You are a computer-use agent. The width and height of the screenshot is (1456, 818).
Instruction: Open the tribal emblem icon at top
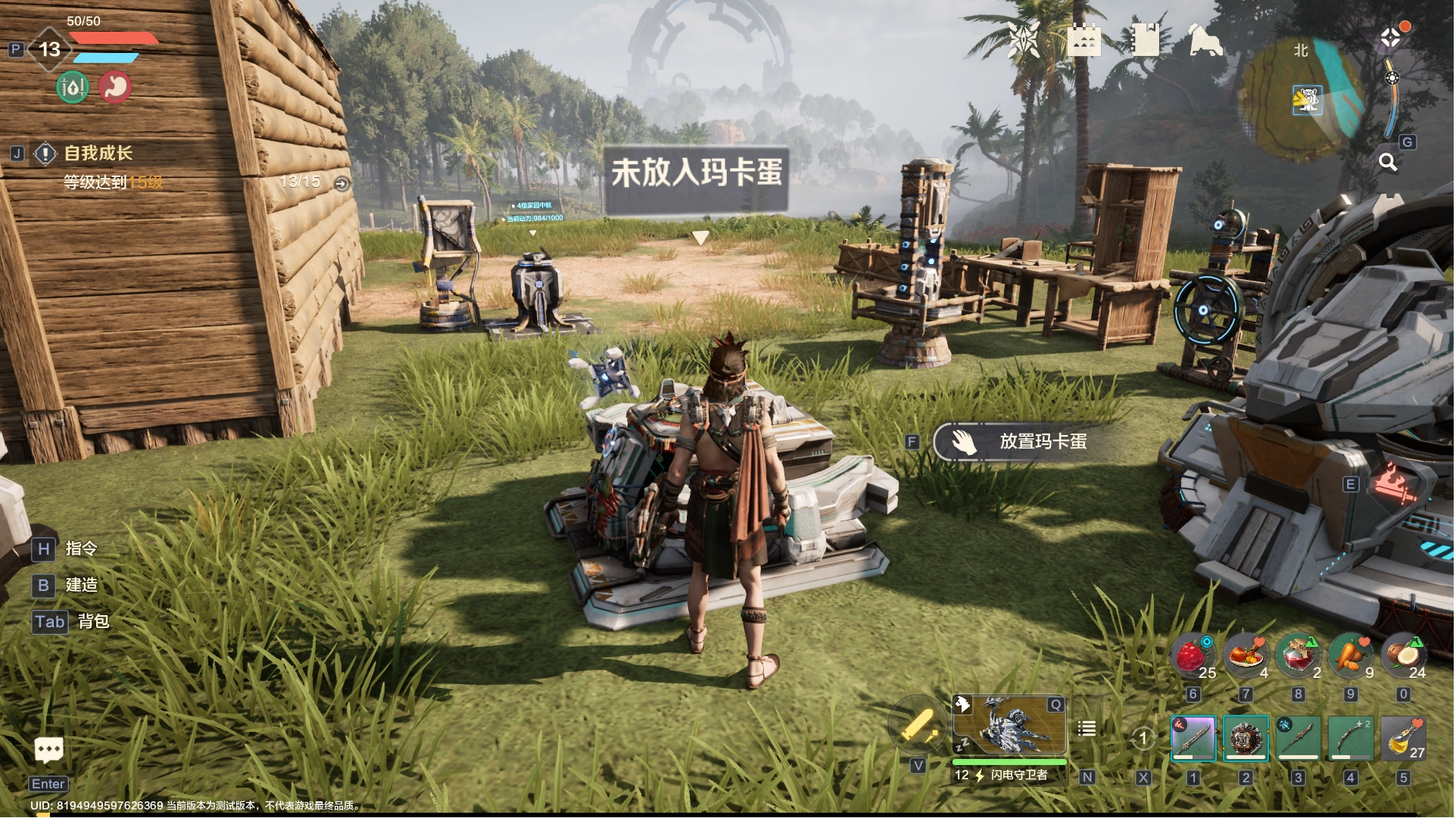1023,39
